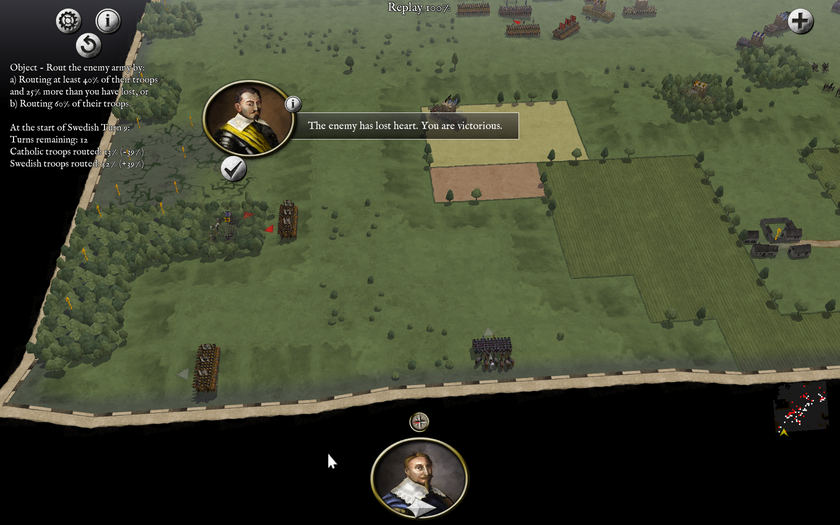Confirm the victory message with the checkmark
Viewport: 840px width, 525px height.
234,169
